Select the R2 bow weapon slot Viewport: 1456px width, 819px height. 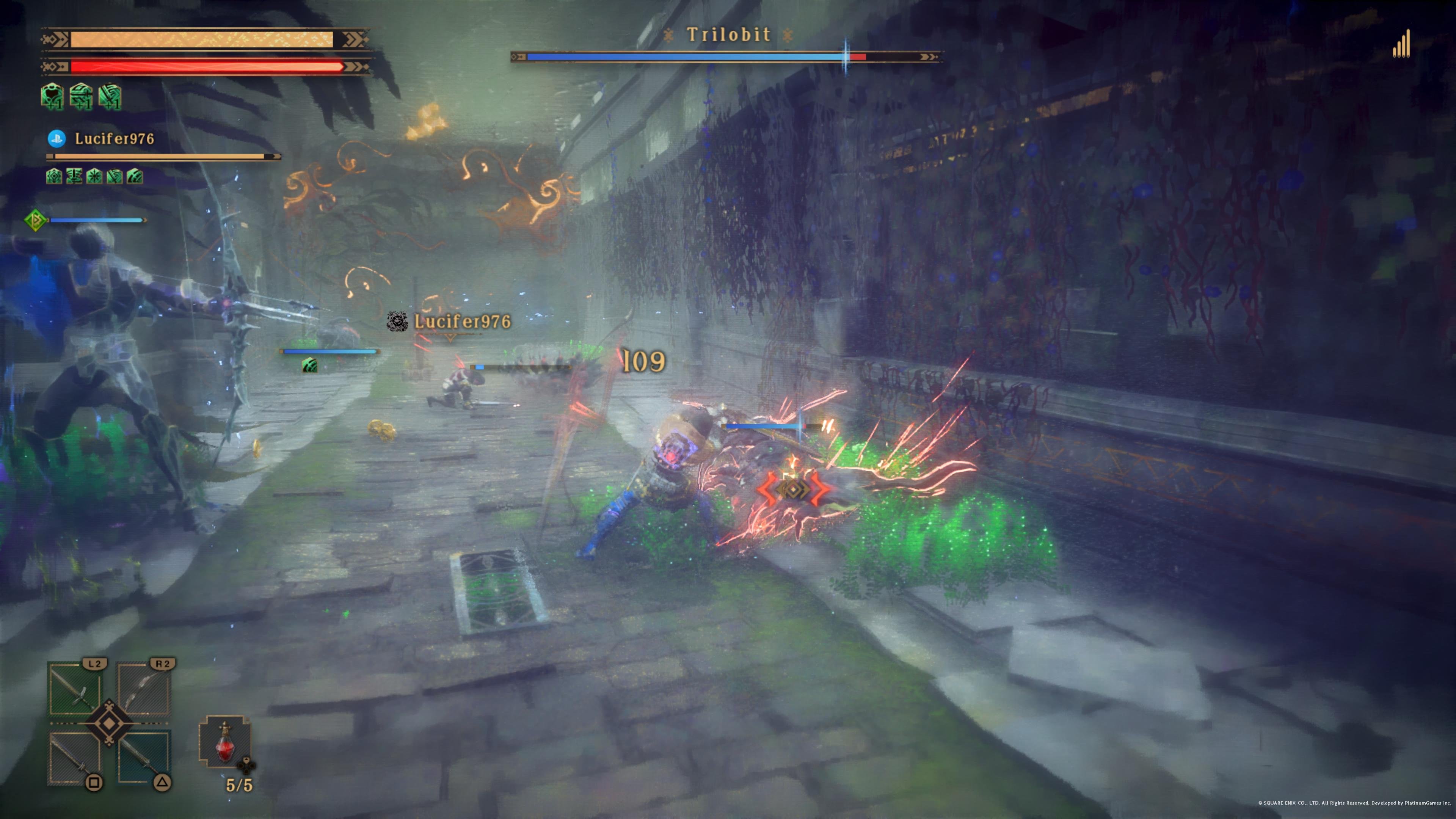(144, 689)
